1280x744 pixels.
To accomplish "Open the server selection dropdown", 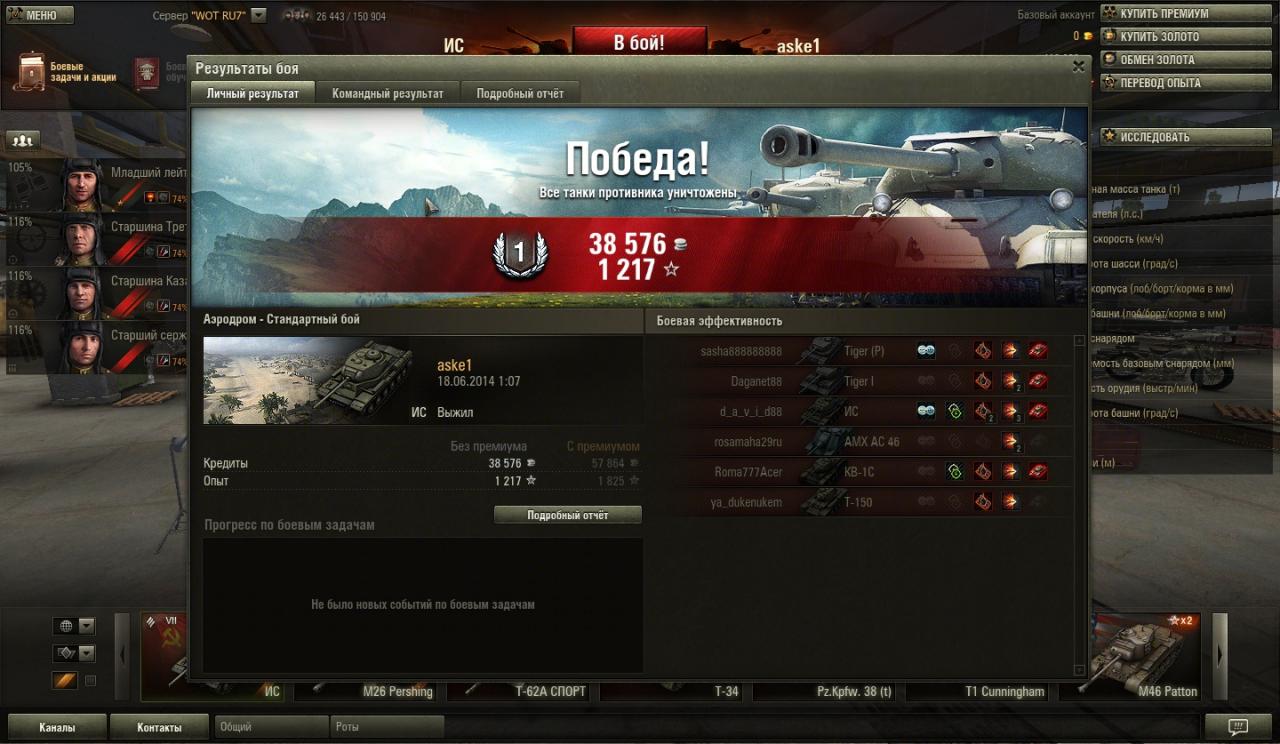I will [259, 16].
